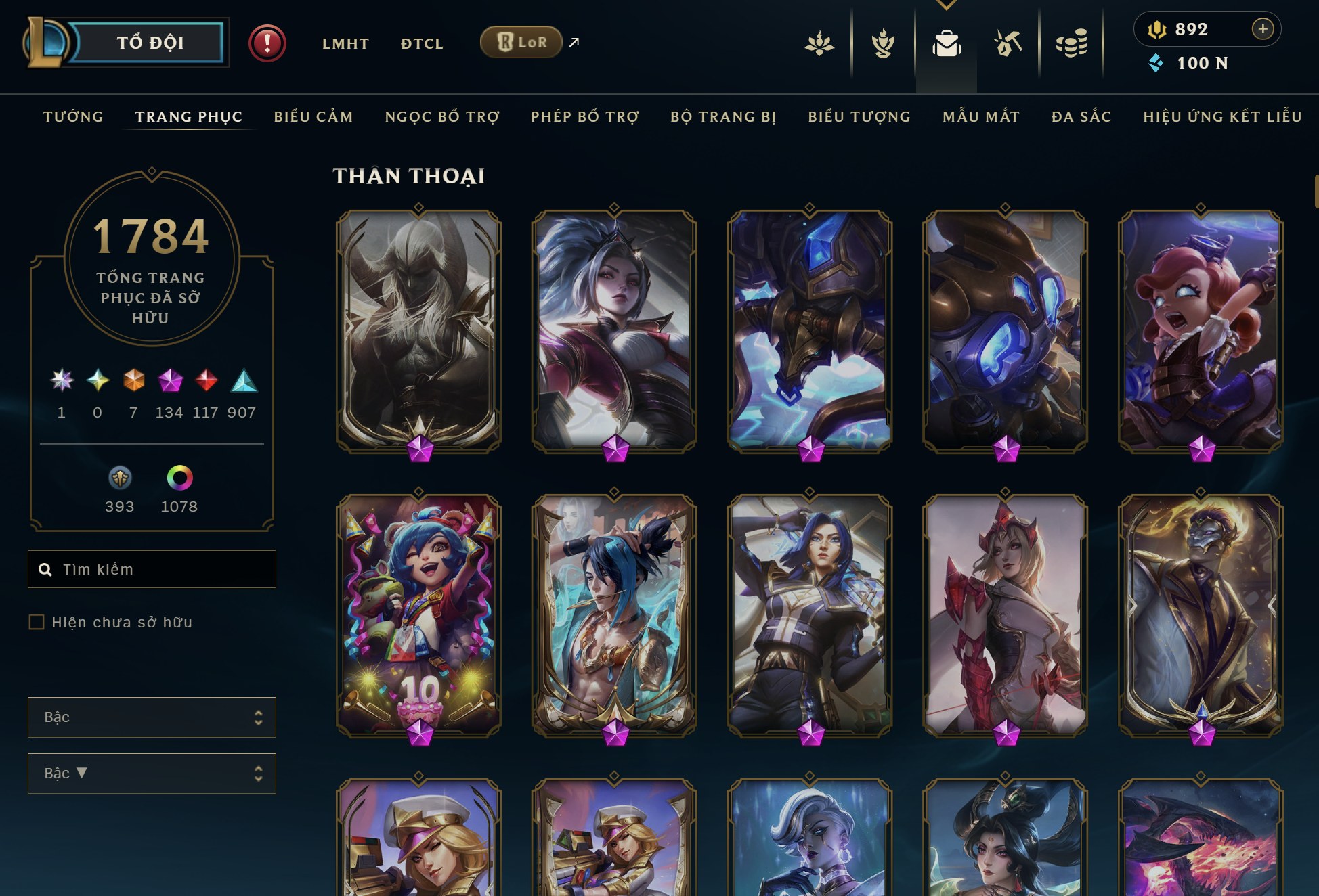Open the Loot briefcase icon
Image resolution: width=1319 pixels, height=896 pixels.
[x=947, y=45]
